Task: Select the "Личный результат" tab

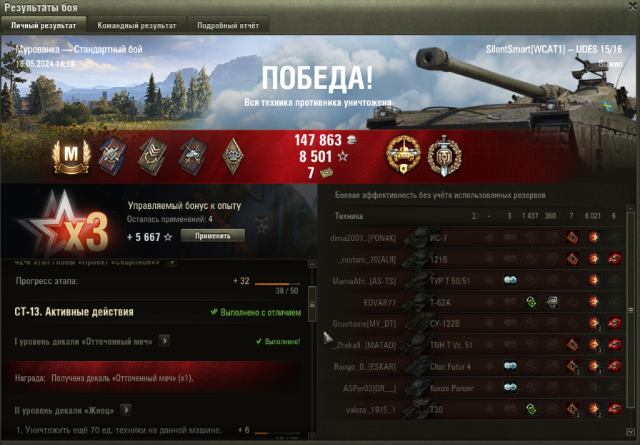Action: click(44, 24)
